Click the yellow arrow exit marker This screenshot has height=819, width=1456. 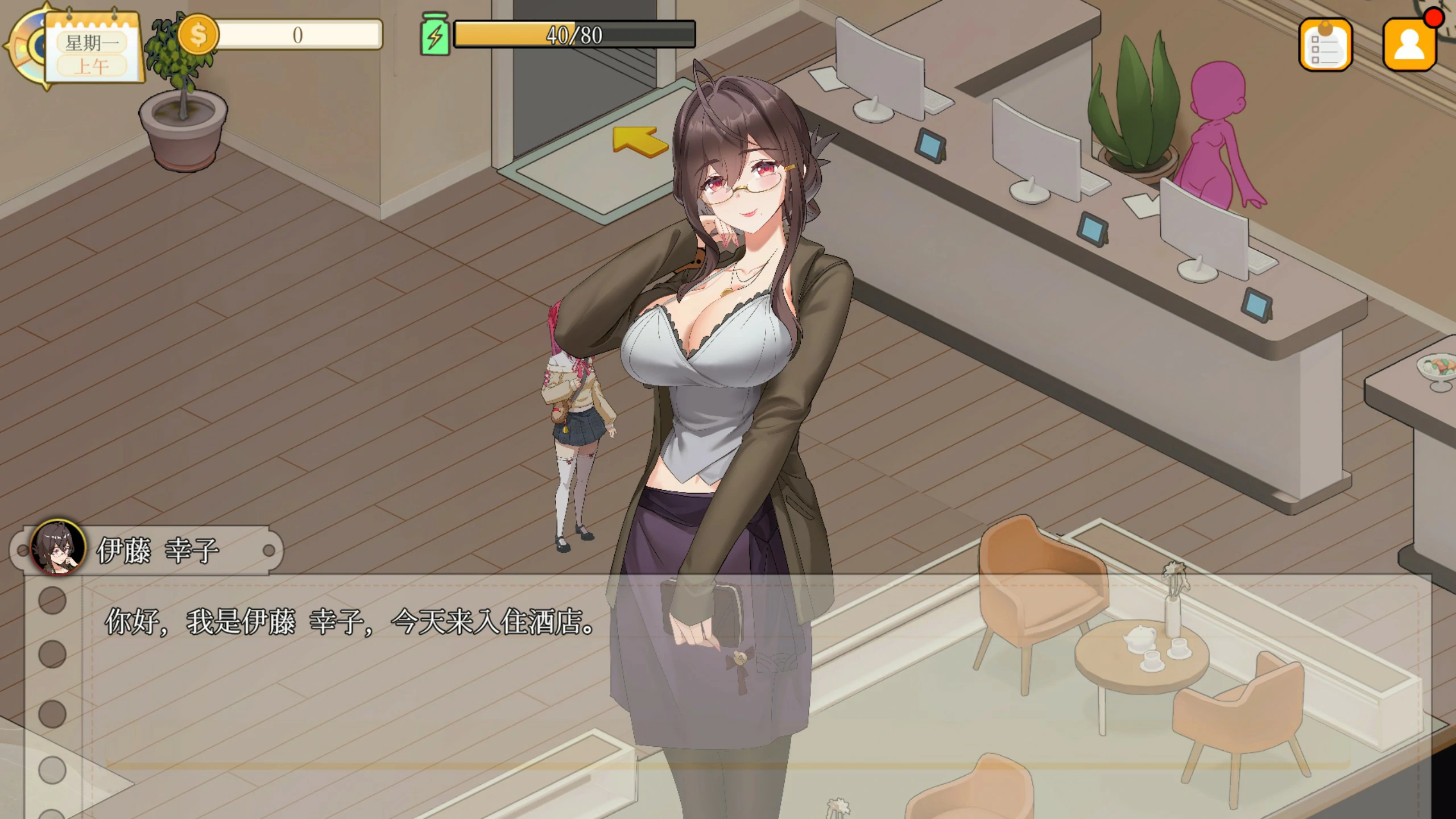640,140
